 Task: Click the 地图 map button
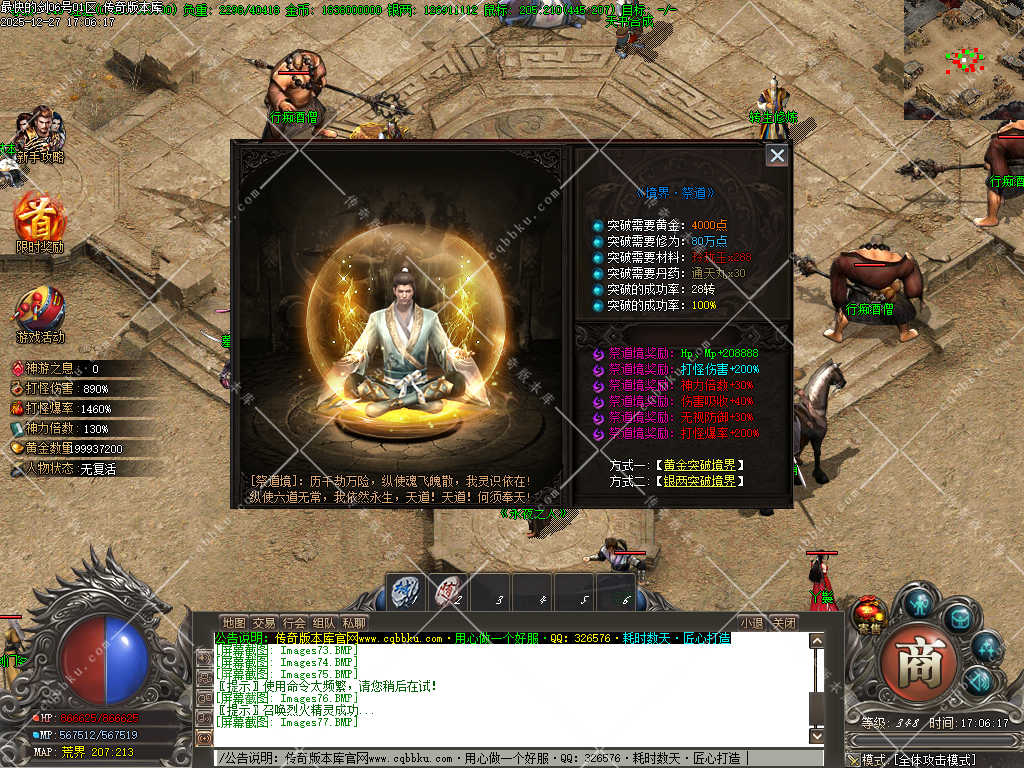(233, 623)
